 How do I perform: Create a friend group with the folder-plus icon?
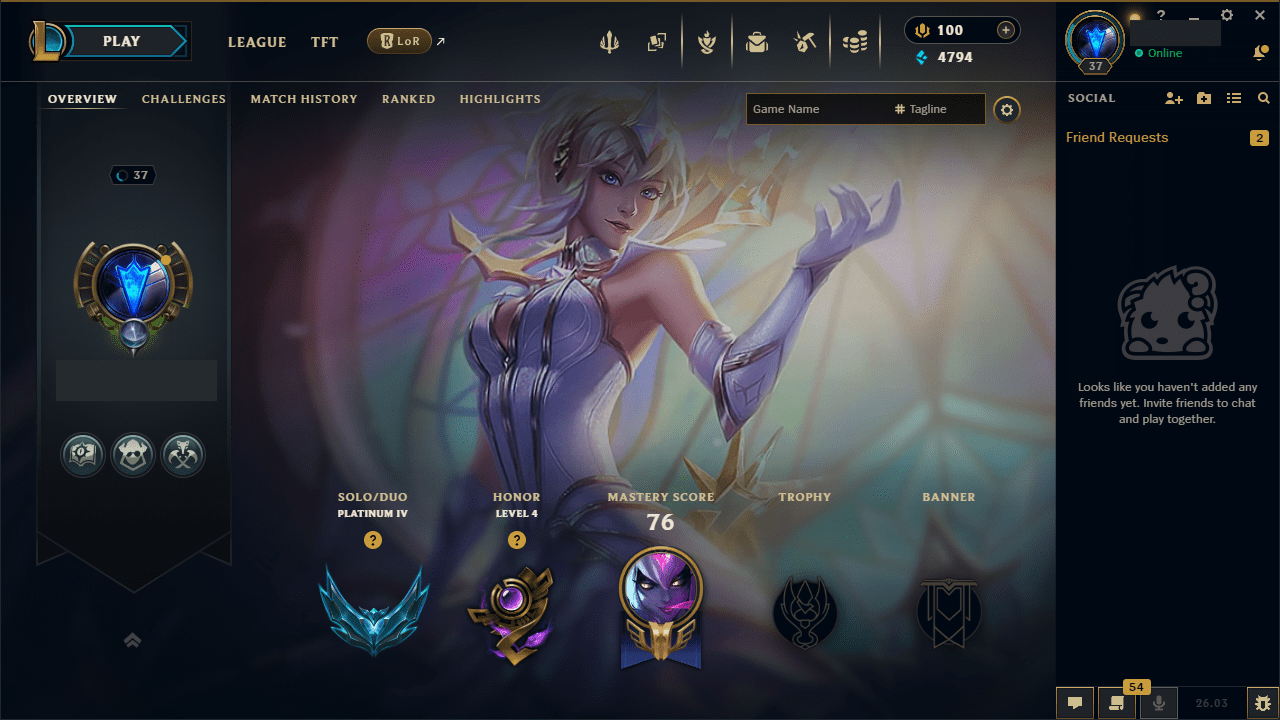coord(1203,98)
